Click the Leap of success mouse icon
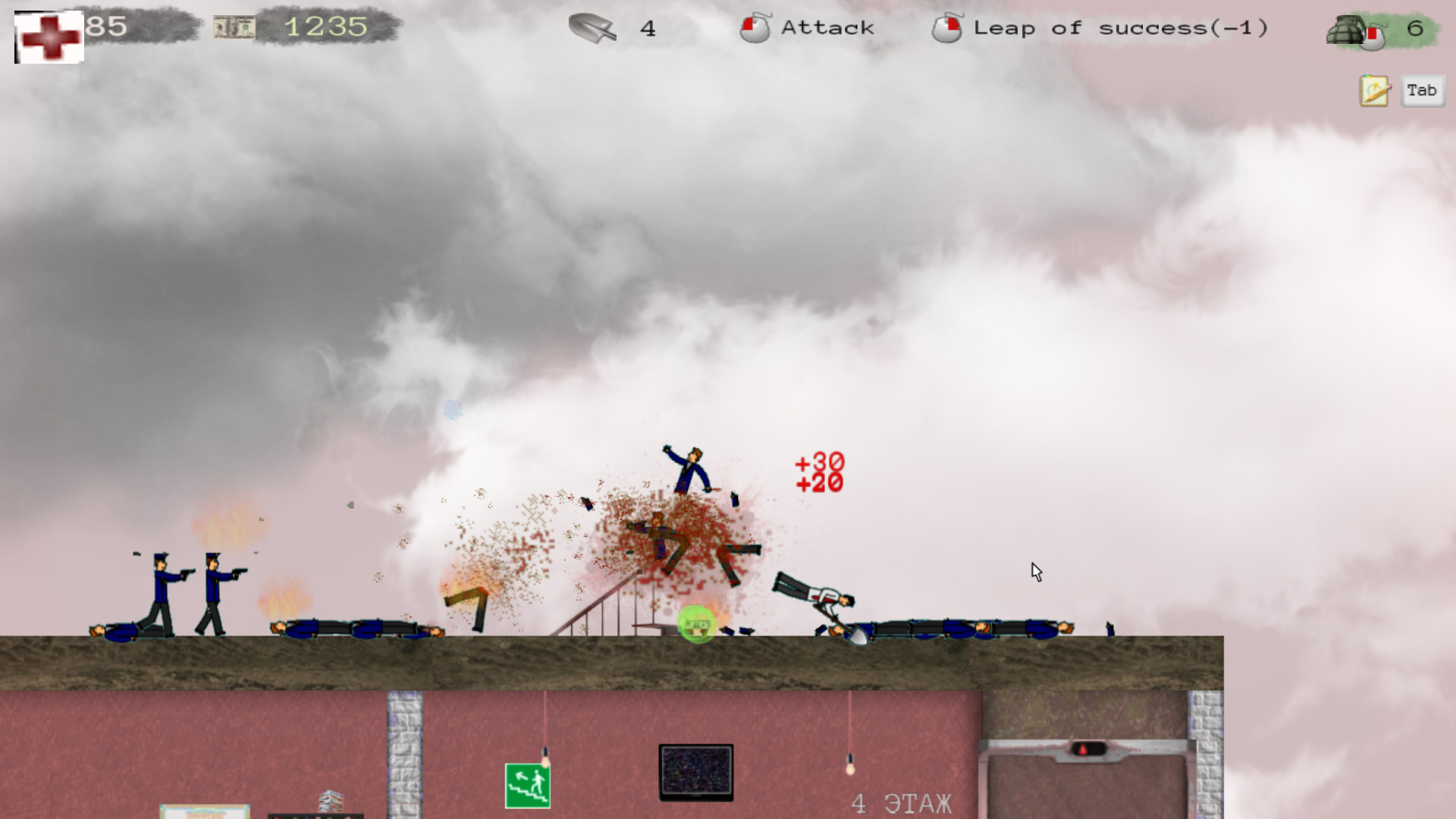1456x819 pixels. 947,28
